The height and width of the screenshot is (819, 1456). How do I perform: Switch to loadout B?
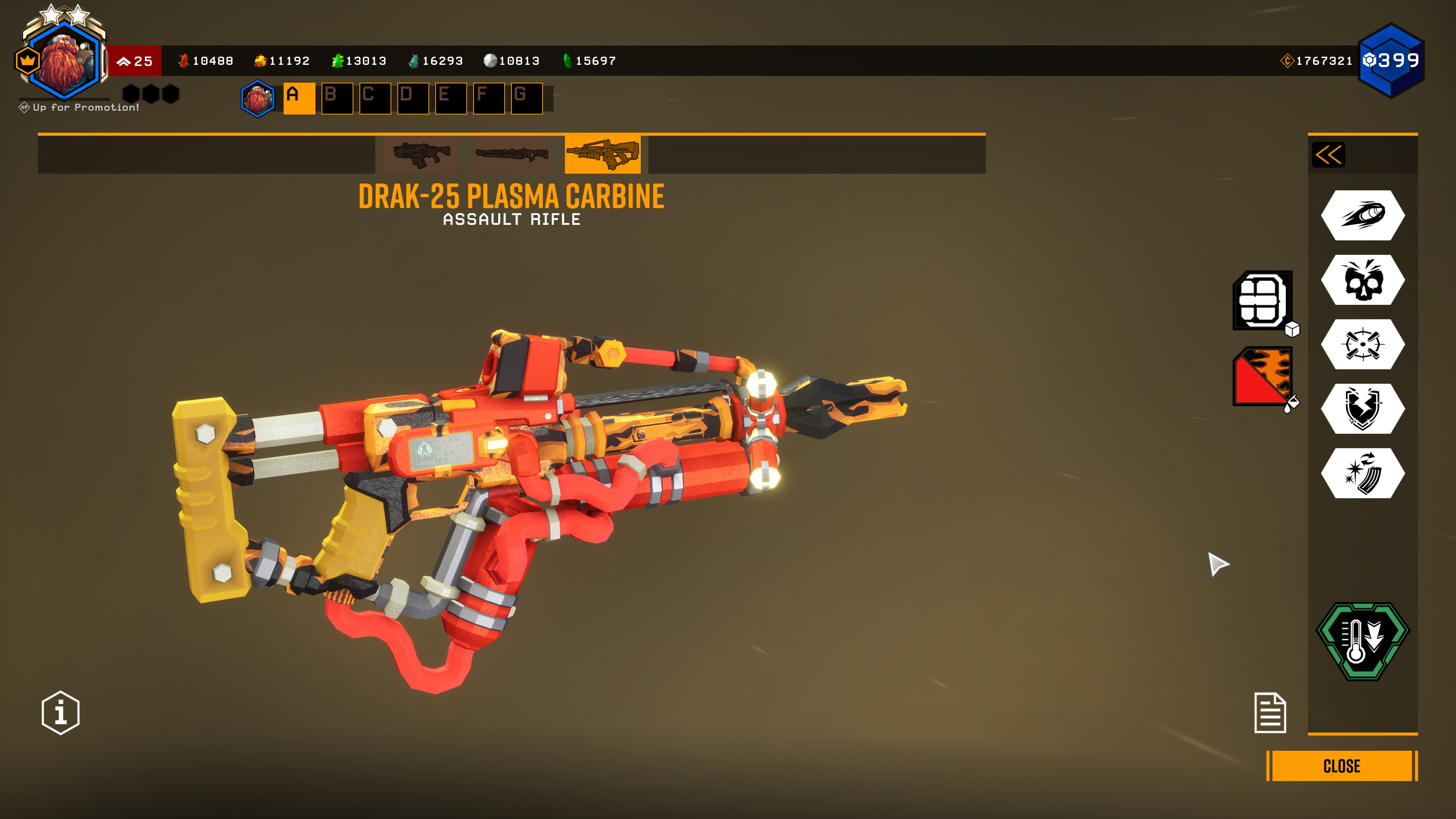337,98
